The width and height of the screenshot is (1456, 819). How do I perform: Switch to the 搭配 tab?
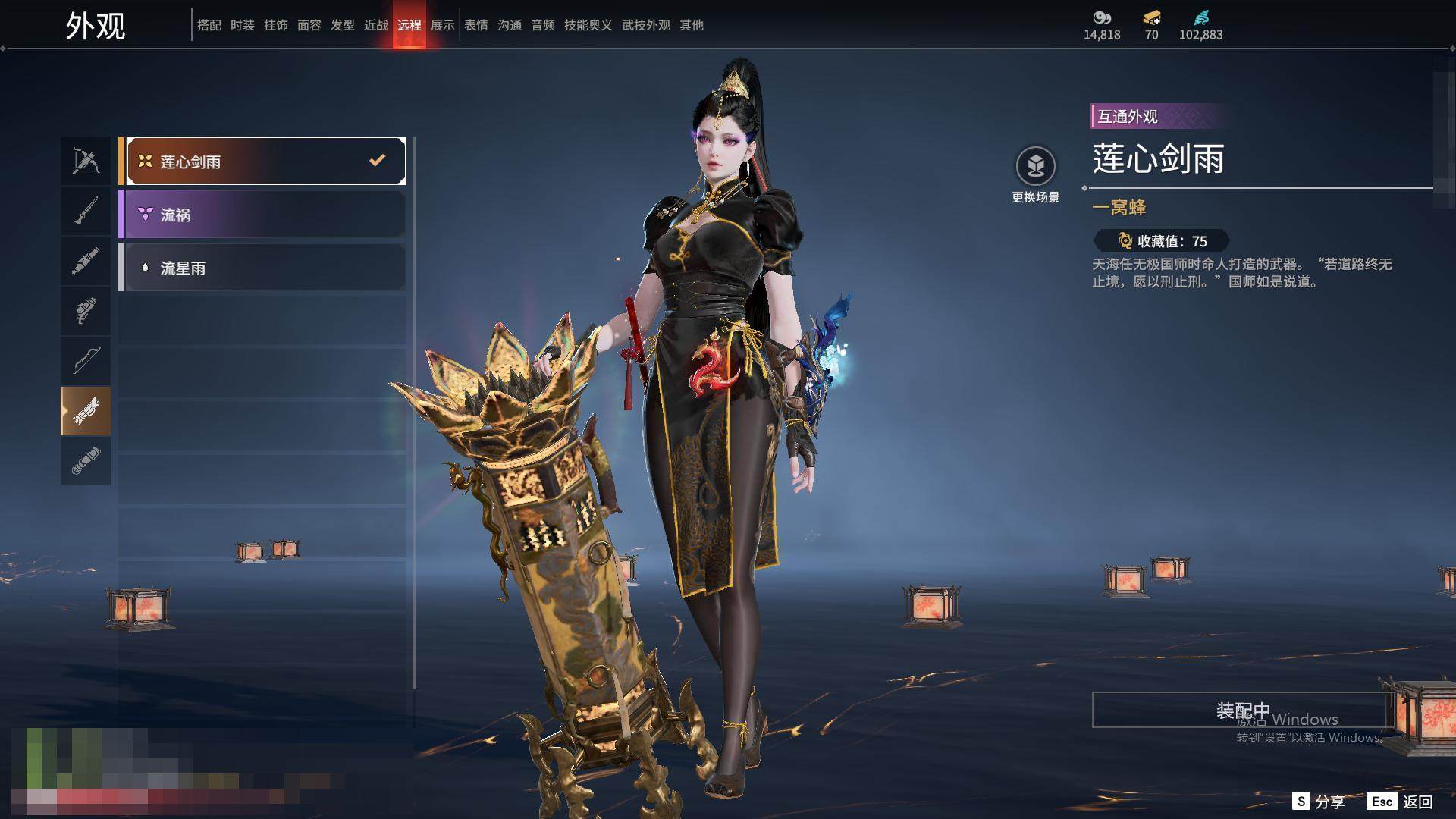[209, 25]
